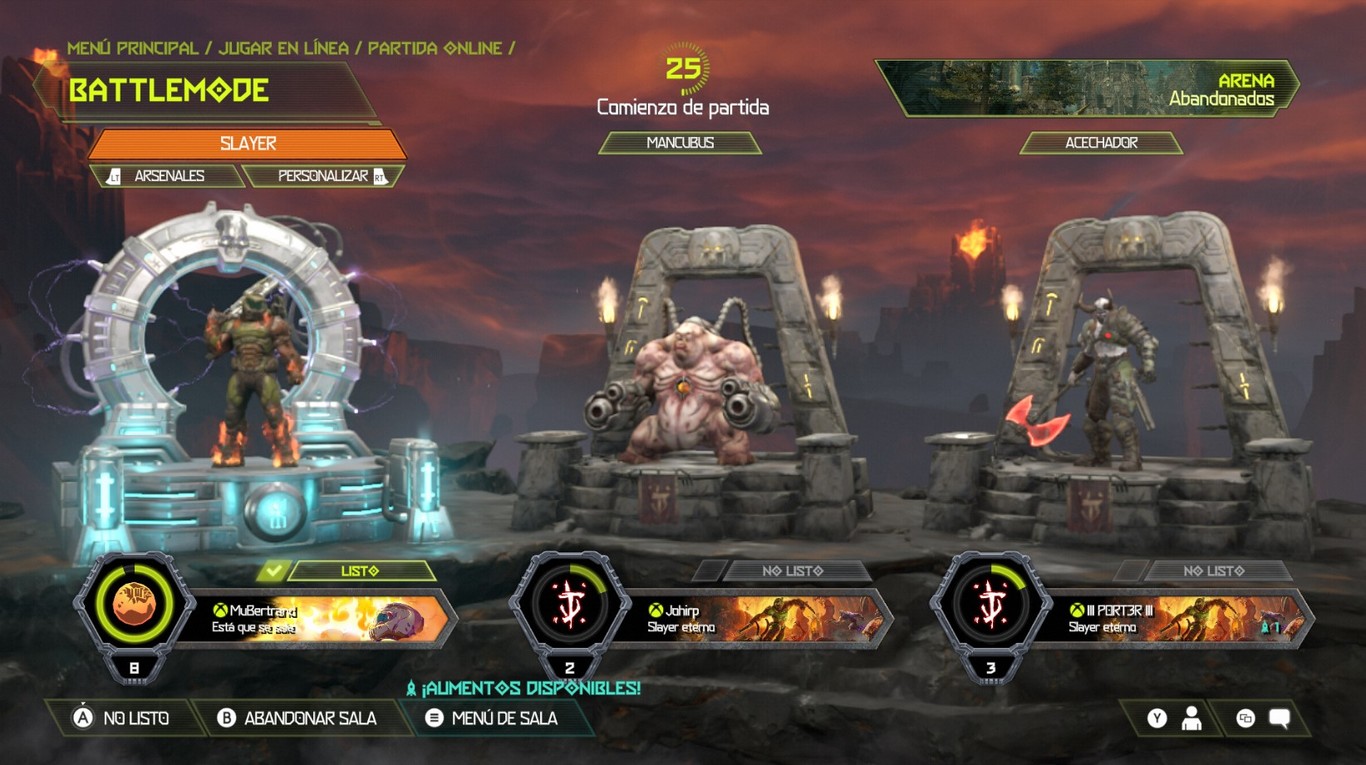Select the Slayer tab
This screenshot has width=1366, height=765.
pos(247,143)
